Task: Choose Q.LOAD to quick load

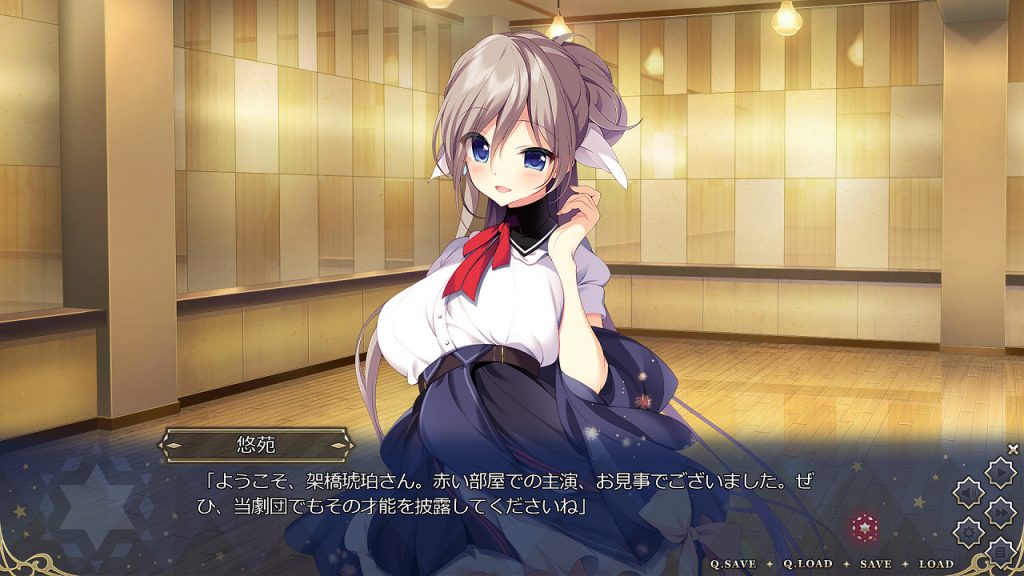Action: click(807, 564)
